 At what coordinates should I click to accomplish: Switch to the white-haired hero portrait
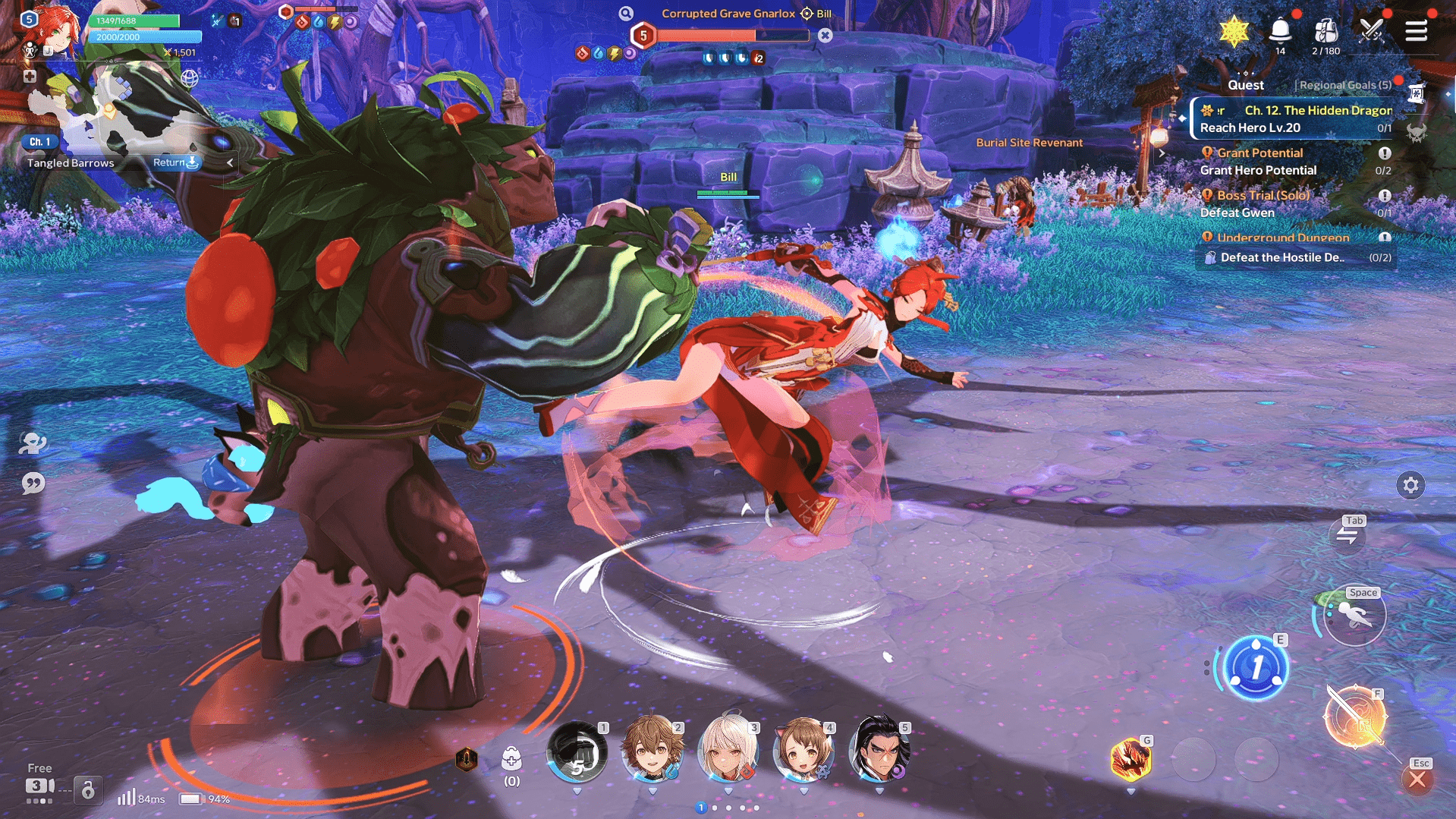click(x=728, y=751)
